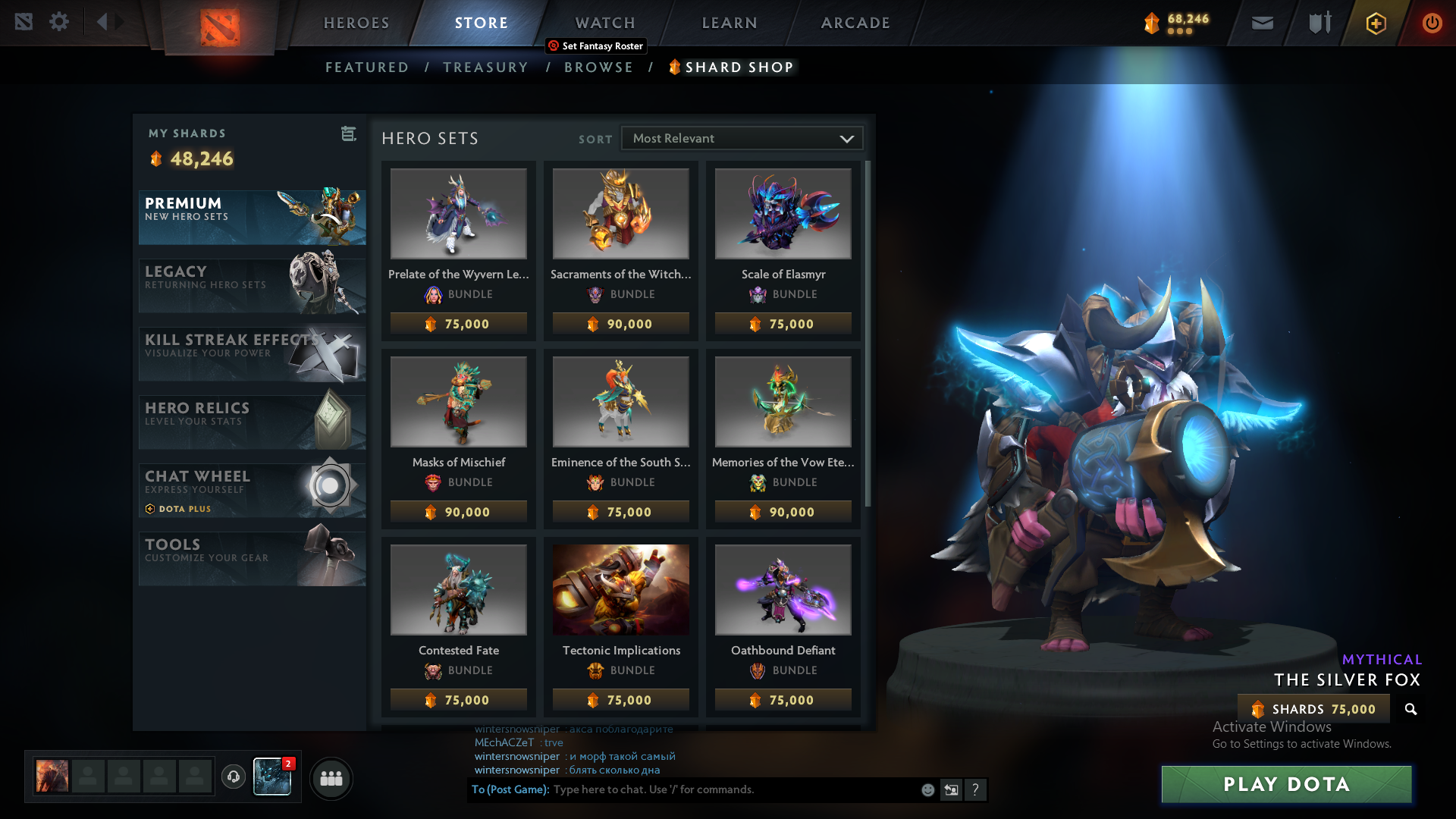Click the shards balance icon in My Shards
The image size is (1456, 819).
point(156,159)
